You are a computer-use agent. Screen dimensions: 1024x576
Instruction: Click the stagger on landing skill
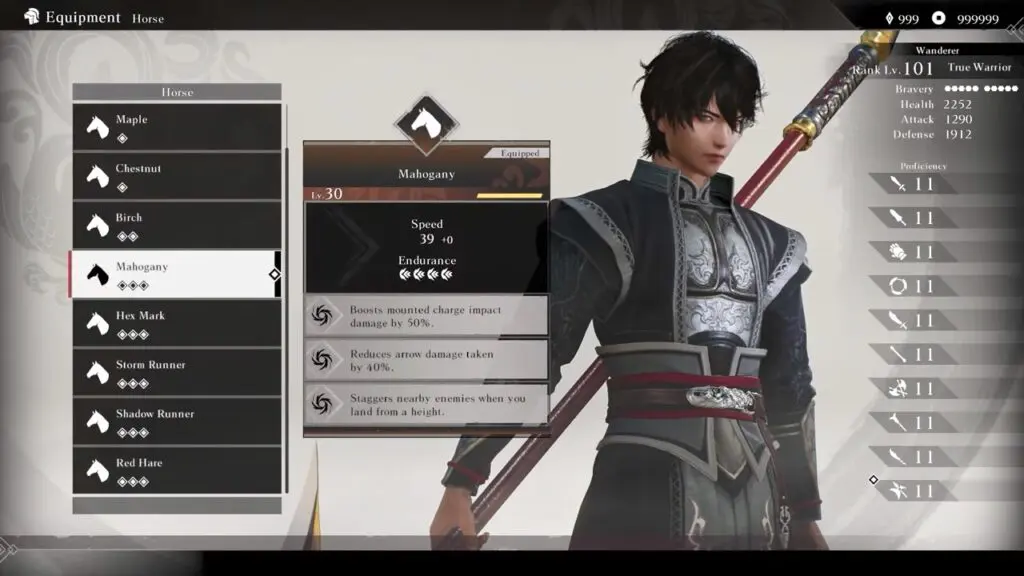click(x=426, y=405)
